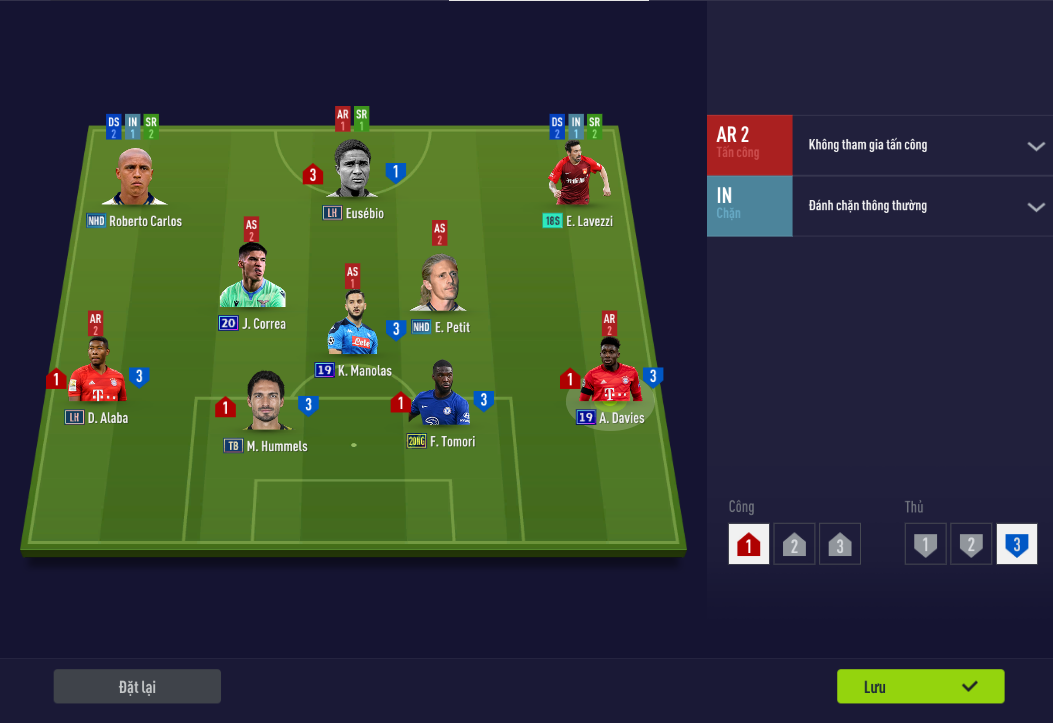Image resolution: width=1053 pixels, height=723 pixels.
Task: Open the IN Chặn dropdown
Action: [1035, 207]
